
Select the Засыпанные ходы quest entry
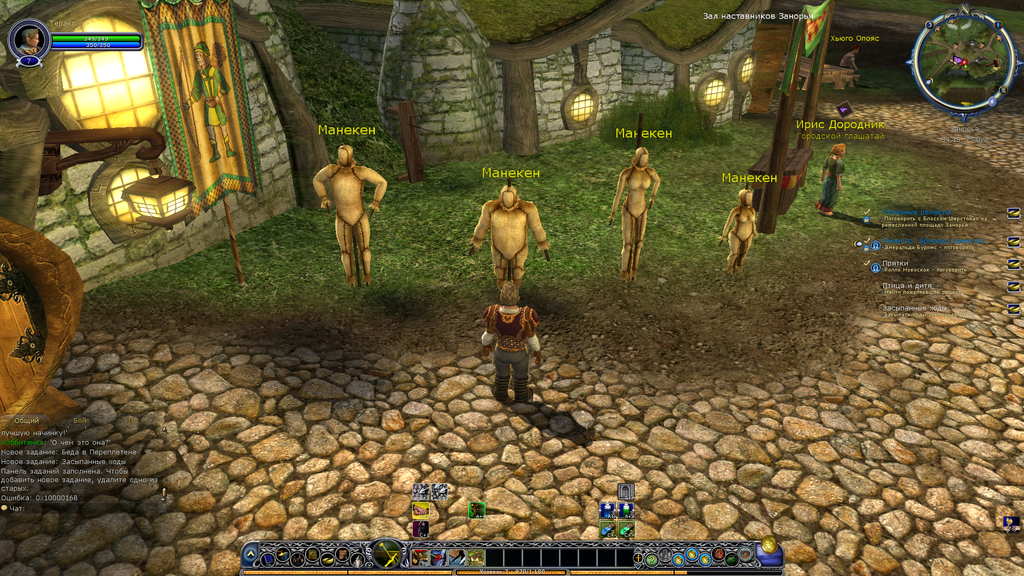point(913,308)
